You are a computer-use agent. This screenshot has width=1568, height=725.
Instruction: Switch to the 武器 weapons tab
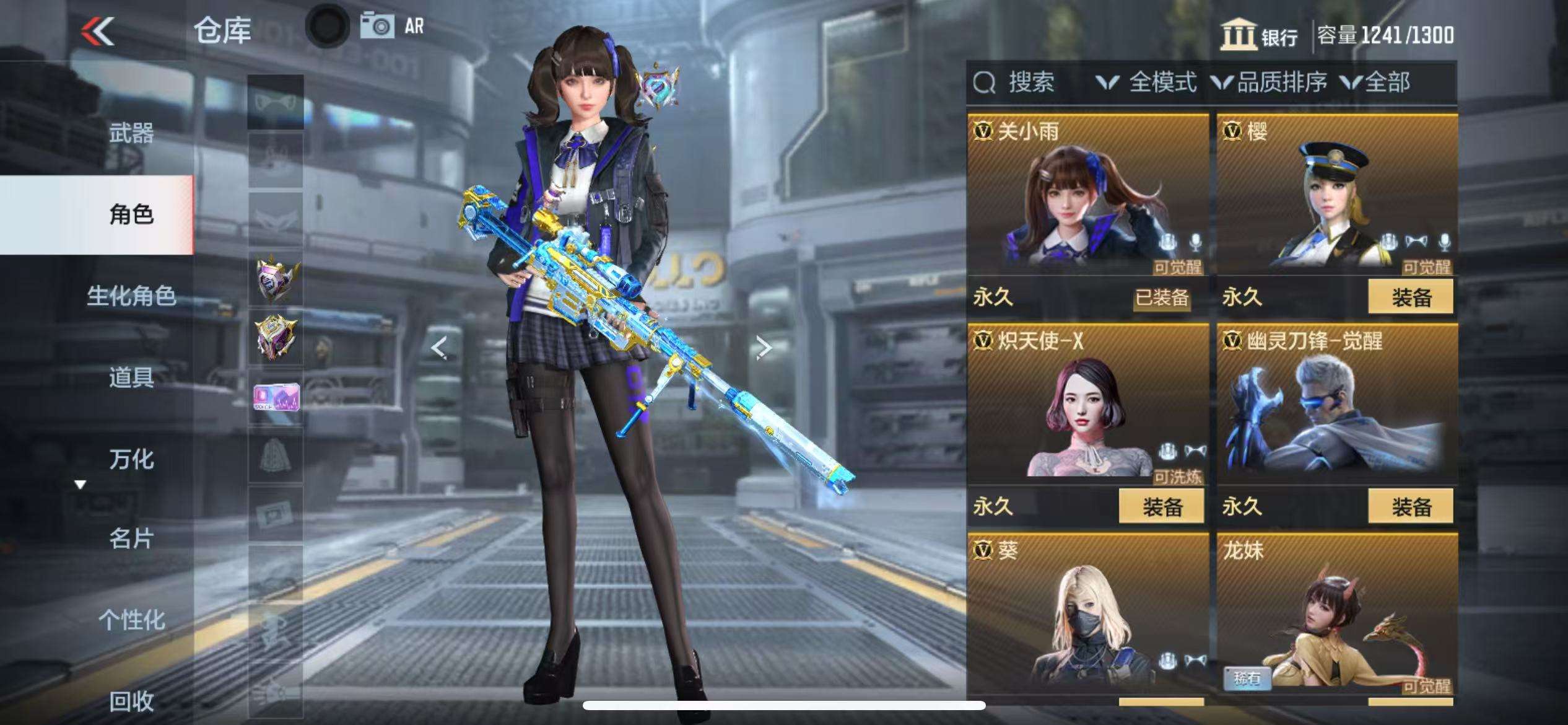(x=131, y=133)
